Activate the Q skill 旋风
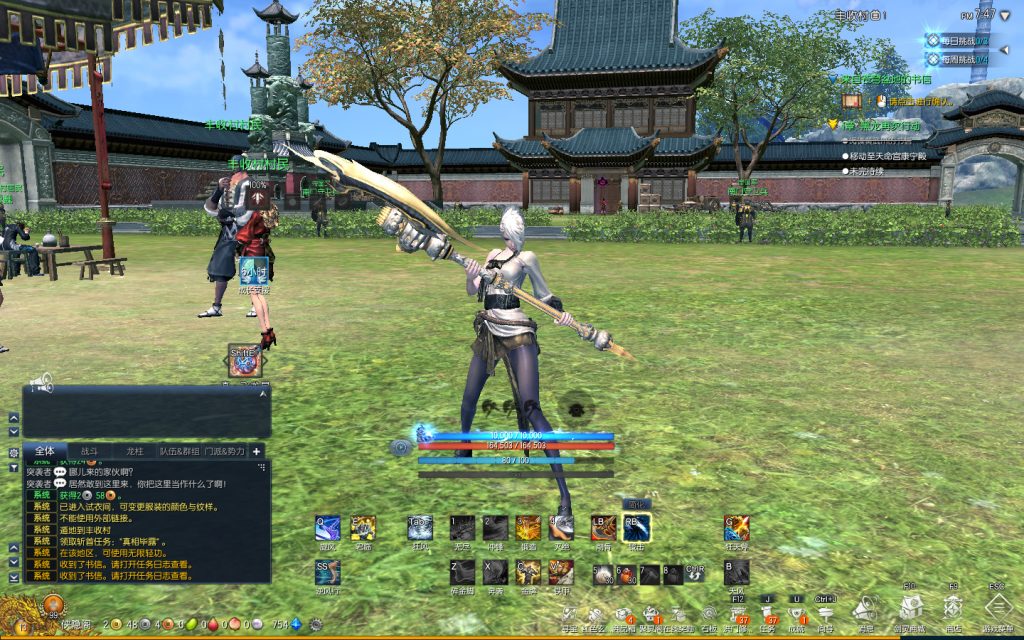 [328, 528]
